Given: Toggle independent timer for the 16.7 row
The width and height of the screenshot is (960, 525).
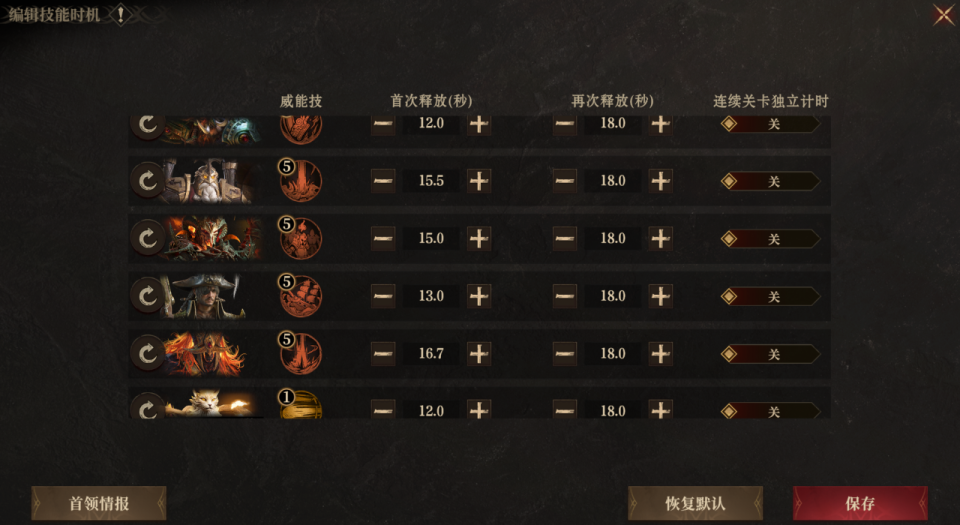Looking at the screenshot, I should [x=771, y=354].
